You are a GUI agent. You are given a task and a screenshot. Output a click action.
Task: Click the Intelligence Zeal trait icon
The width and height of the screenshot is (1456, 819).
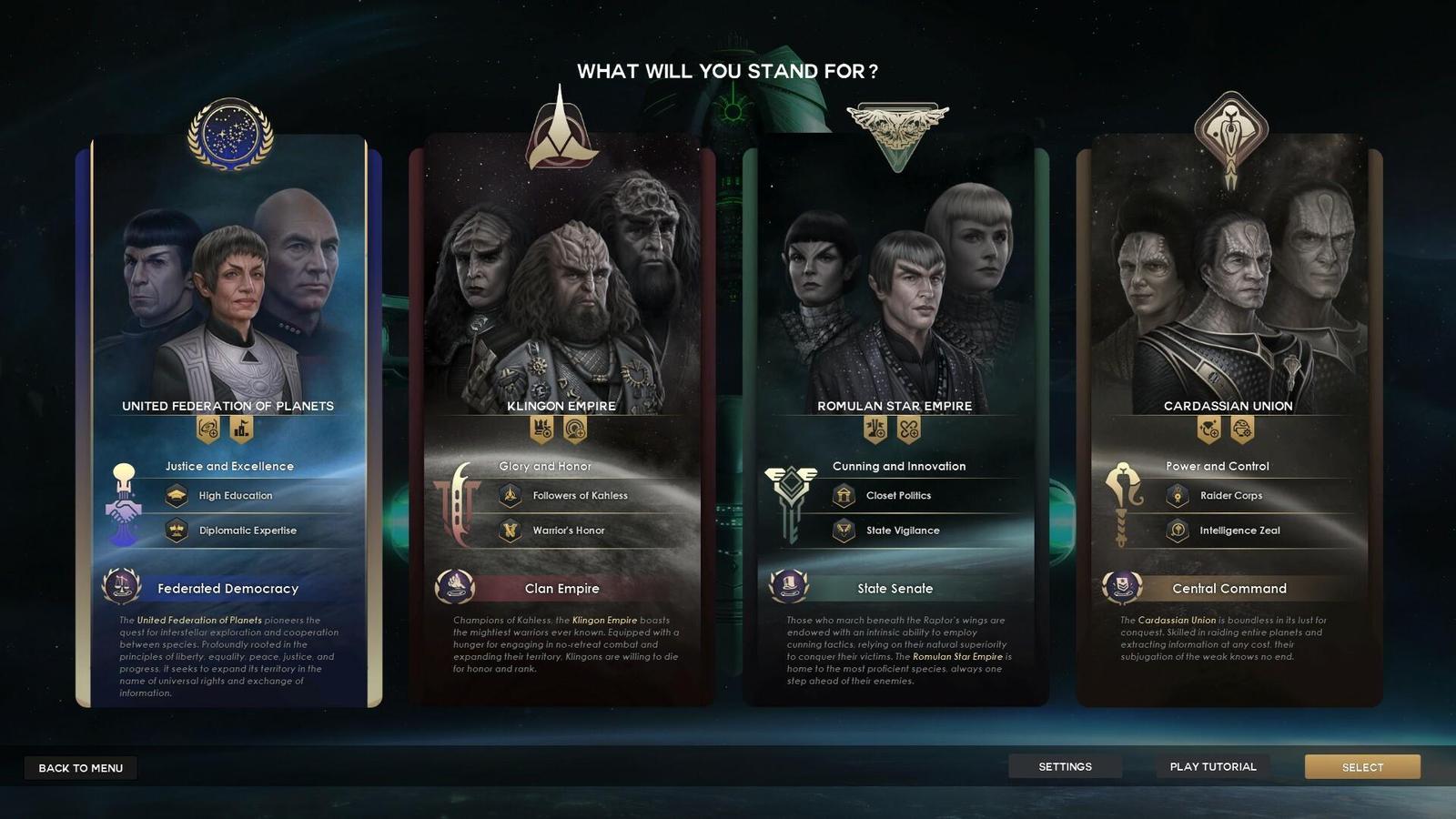coord(1178,531)
